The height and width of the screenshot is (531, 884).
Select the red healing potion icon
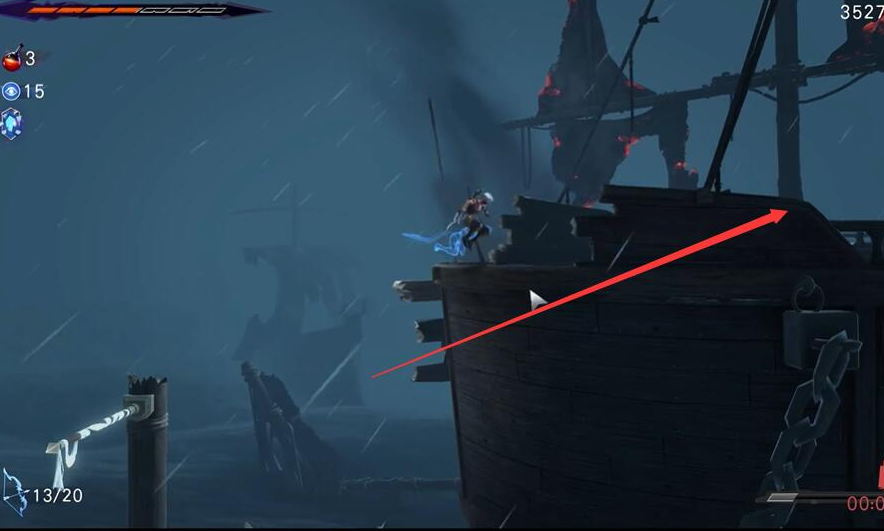pyautogui.click(x=12, y=59)
